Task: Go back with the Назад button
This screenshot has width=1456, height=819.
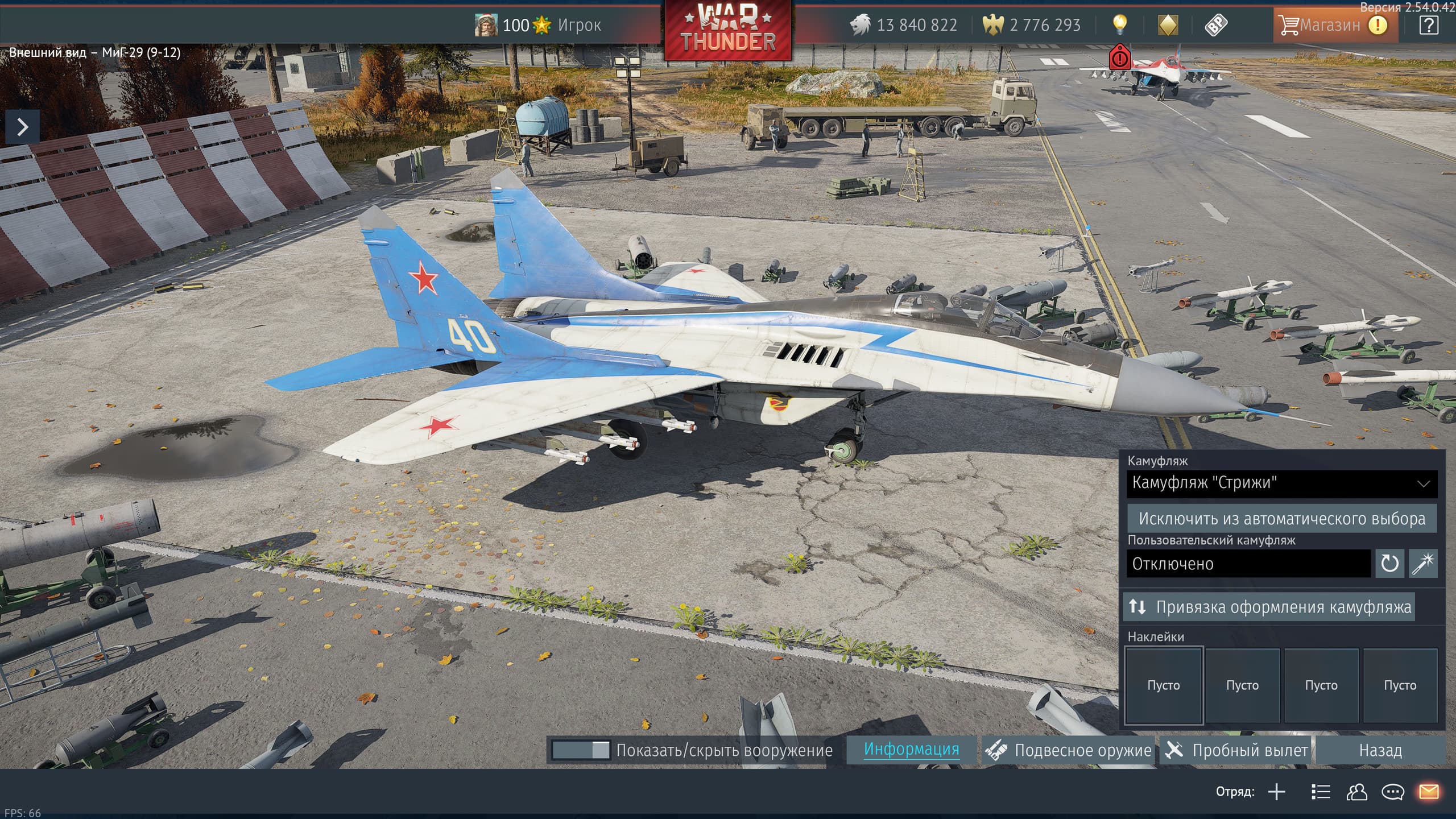Action: tap(1380, 750)
